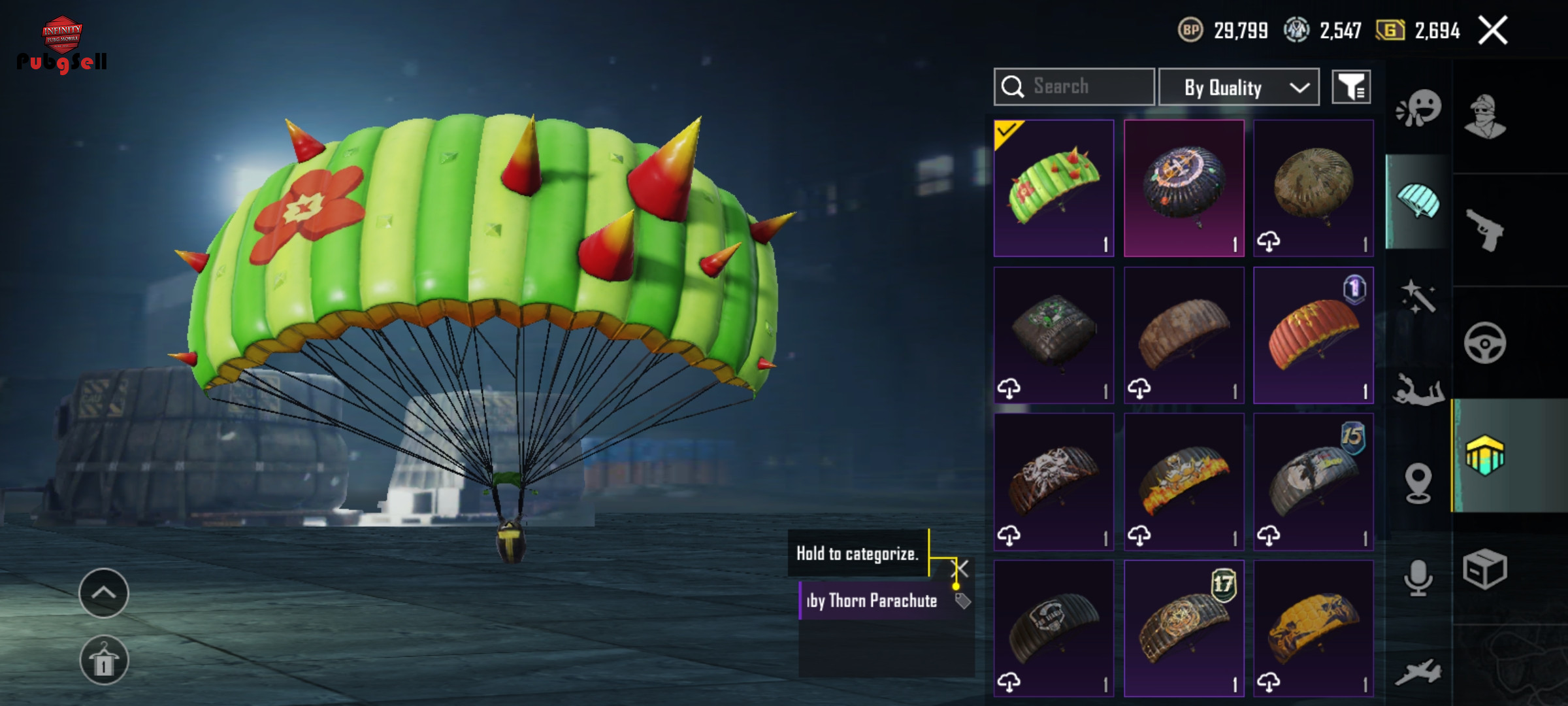Switch to the parachute category tab
Image resolution: width=1568 pixels, height=706 pixels.
point(1418,201)
